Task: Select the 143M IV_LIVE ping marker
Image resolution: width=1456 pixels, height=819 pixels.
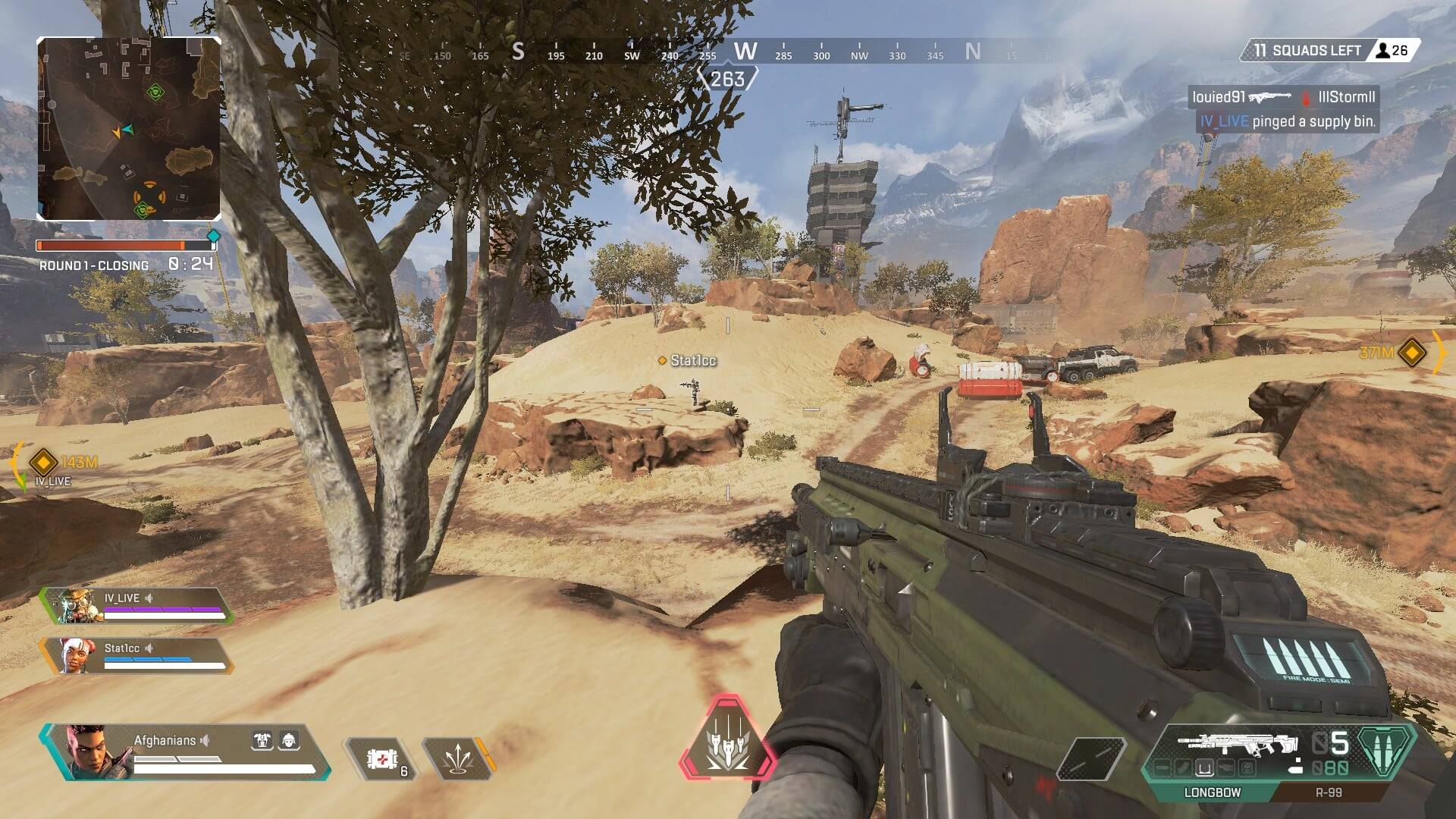Action: point(43,461)
